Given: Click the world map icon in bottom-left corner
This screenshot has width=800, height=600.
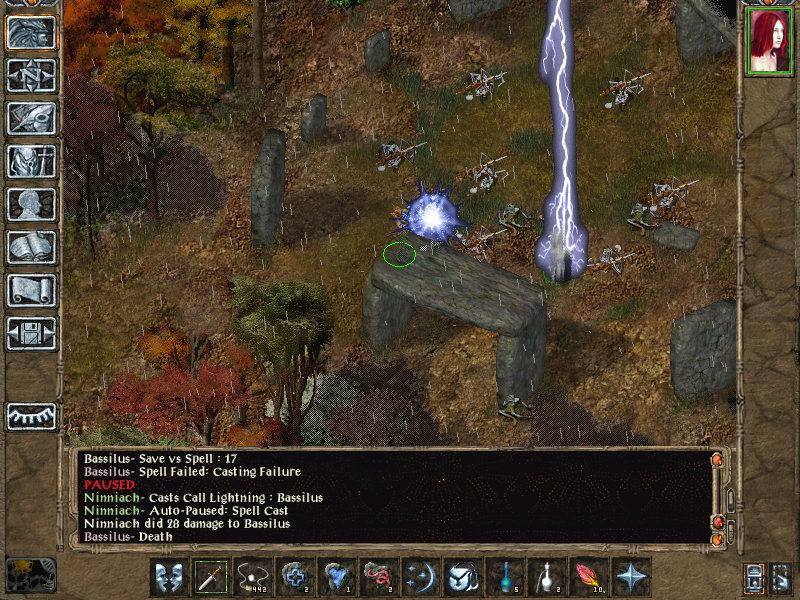Looking at the screenshot, I should 30,575.
